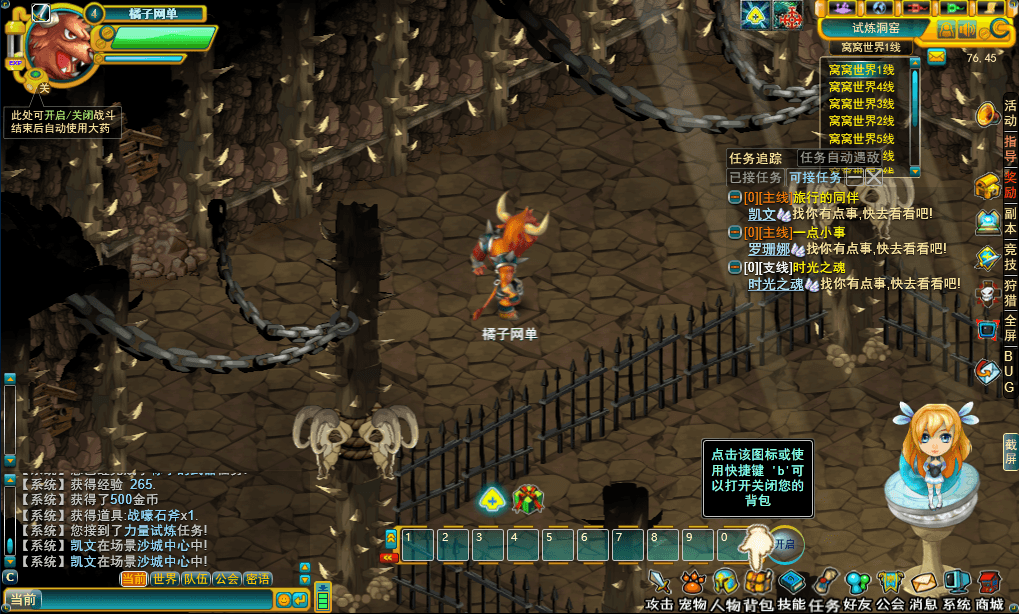Screen dimensions: 1019x614
Task: Open the 任务 quest scroll
Action: (824, 583)
